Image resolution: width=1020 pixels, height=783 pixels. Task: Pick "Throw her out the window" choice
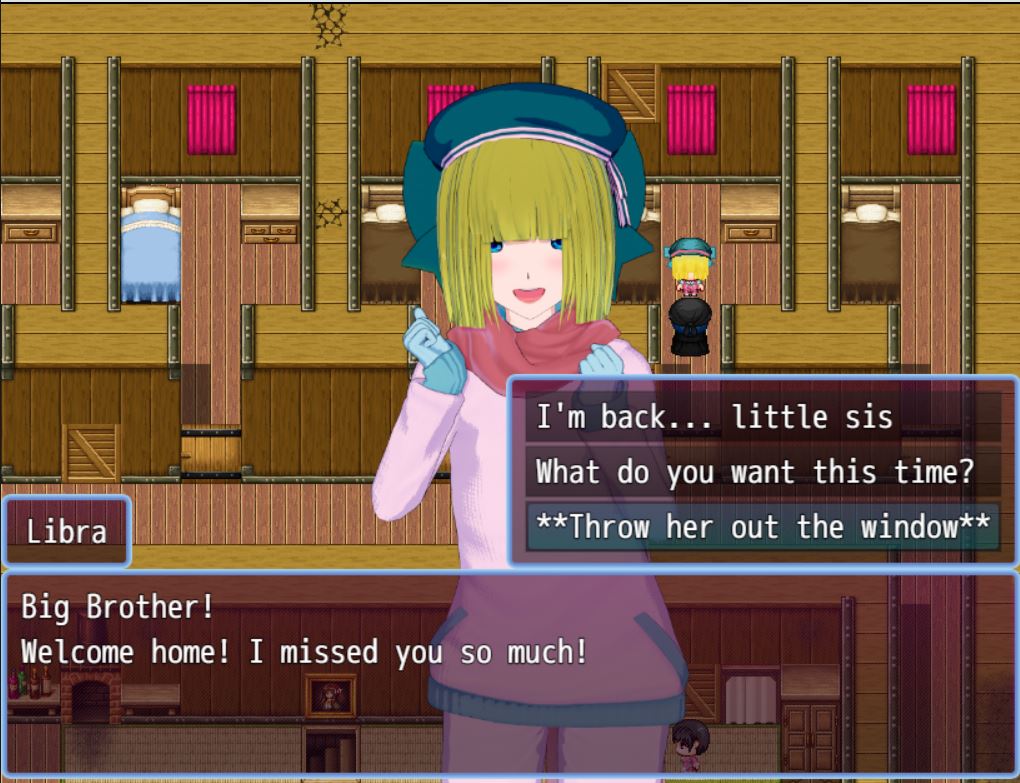pos(762,526)
